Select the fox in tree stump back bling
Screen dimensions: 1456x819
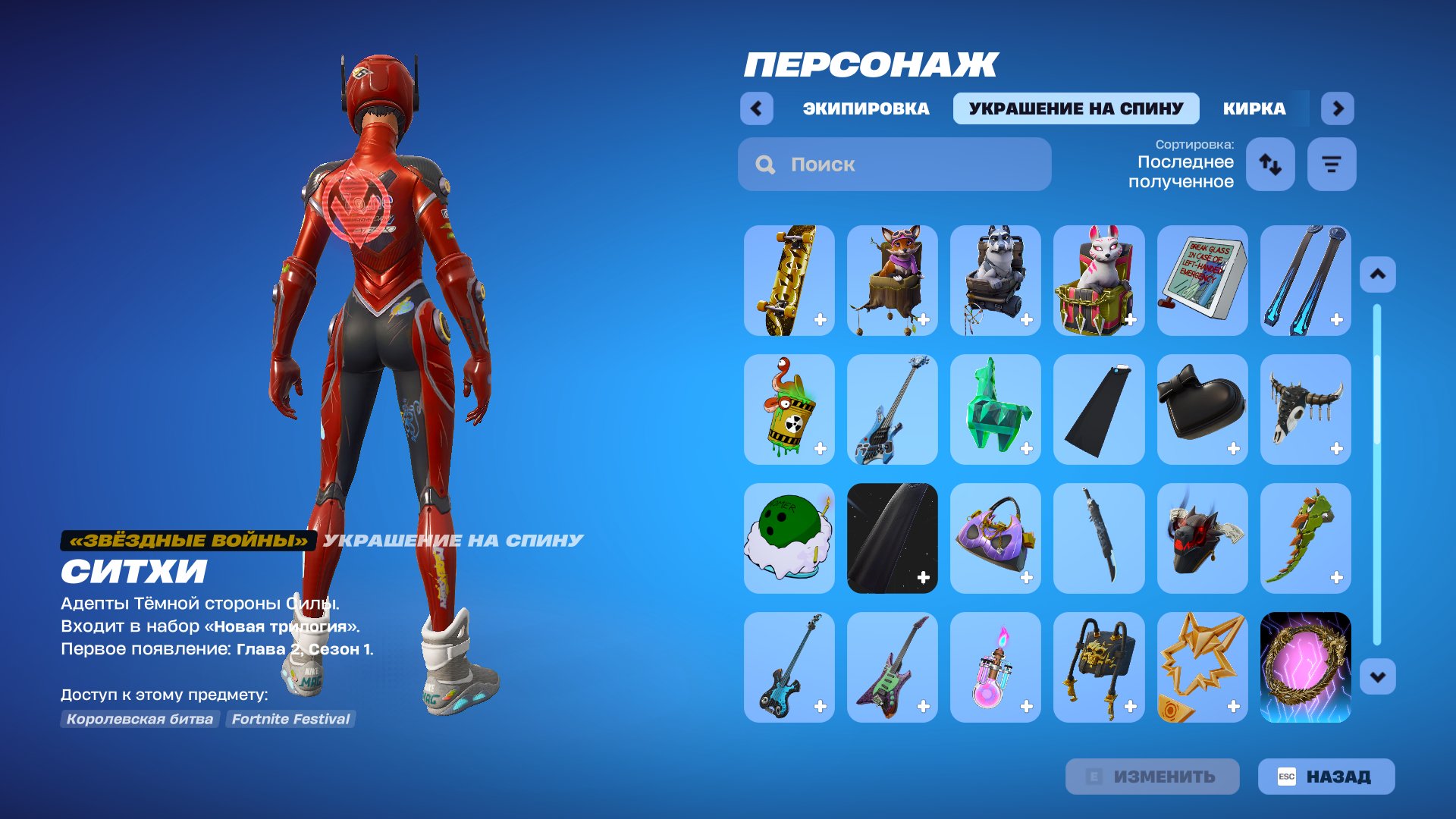[893, 281]
